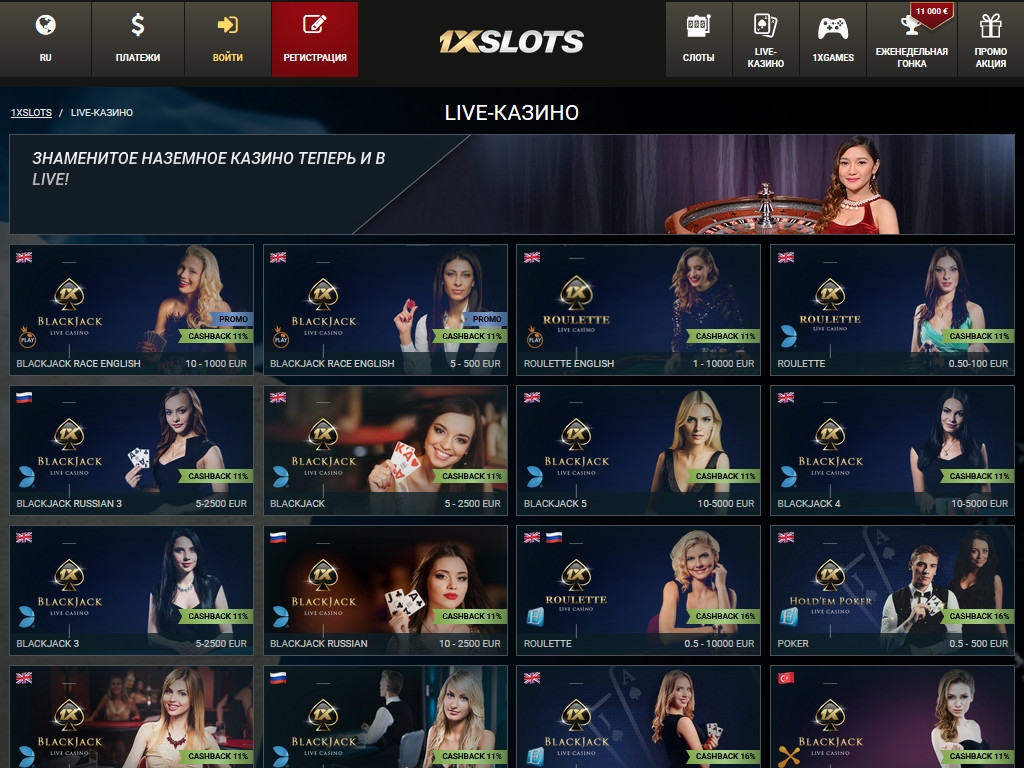Select Blackjack Russian 10 - 2500 EUR table
Viewport: 1024px width, 768px height.
coord(385,589)
